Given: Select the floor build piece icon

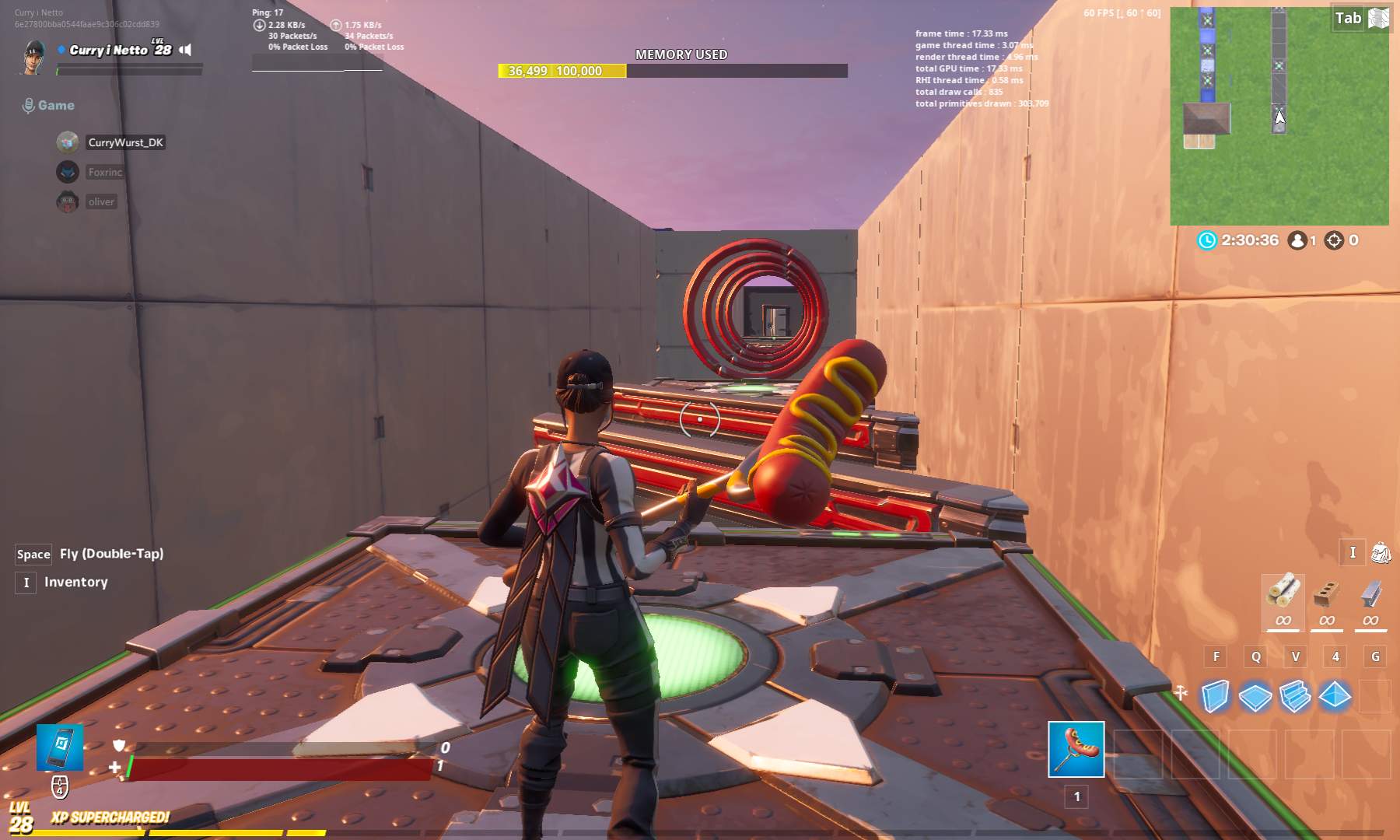Looking at the screenshot, I should click(x=1255, y=698).
